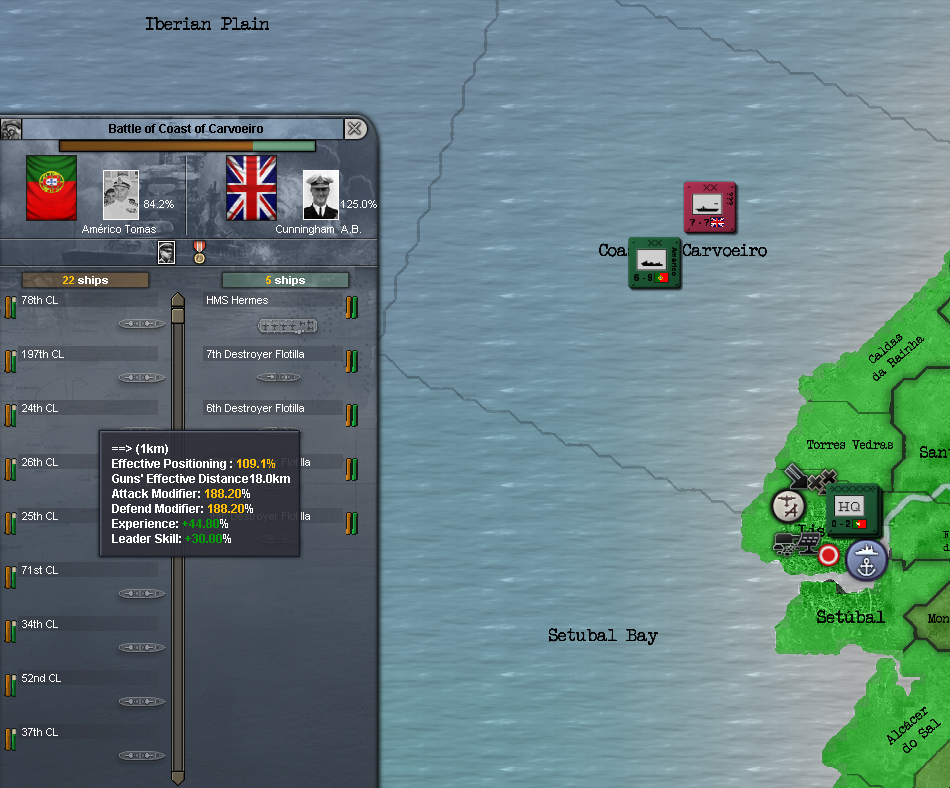The height and width of the screenshot is (788, 950).
Task: Select the Portuguese HQ unit counter
Action: pos(852,509)
